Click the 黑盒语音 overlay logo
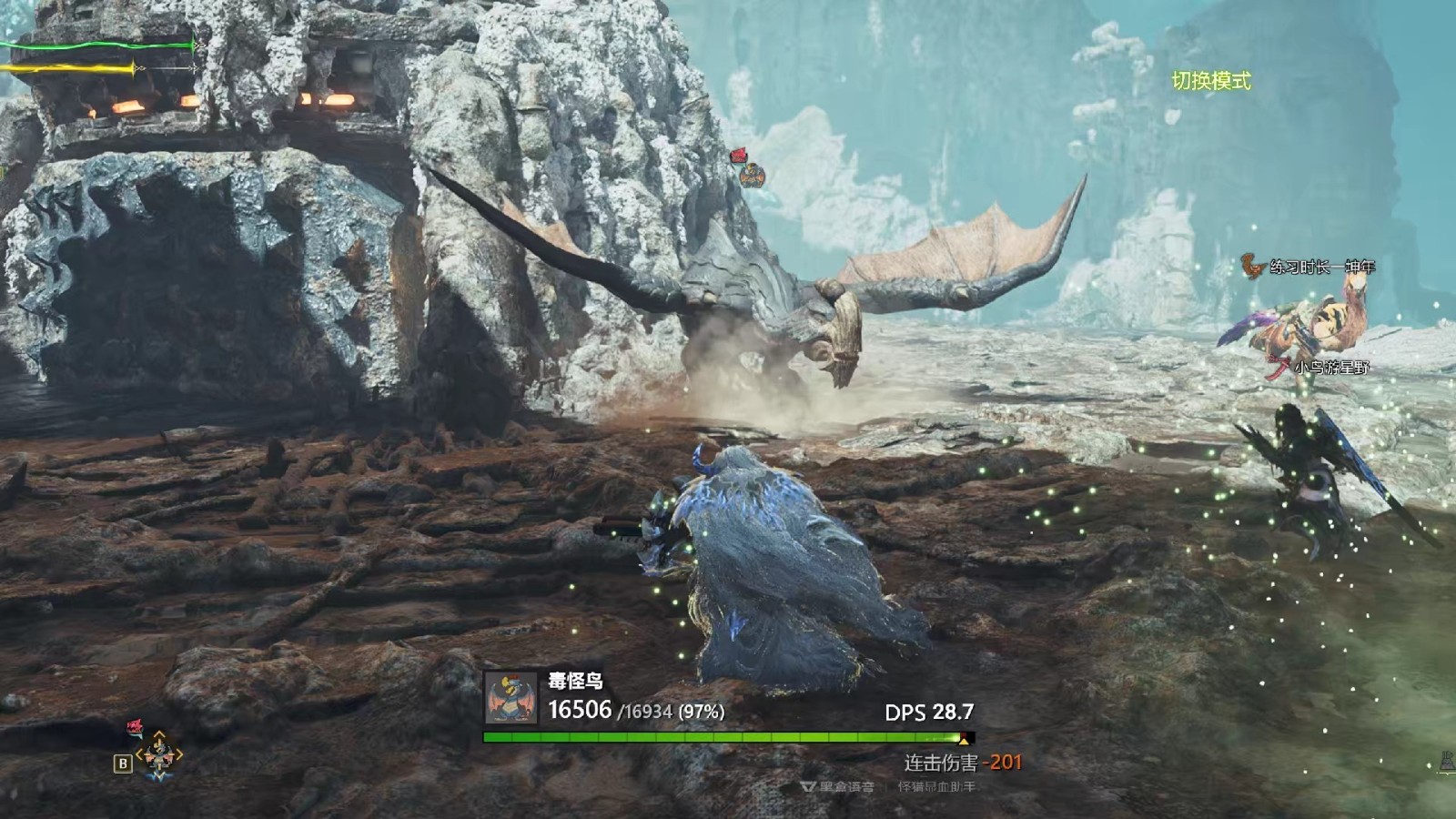This screenshot has width=1456, height=819. (x=837, y=786)
